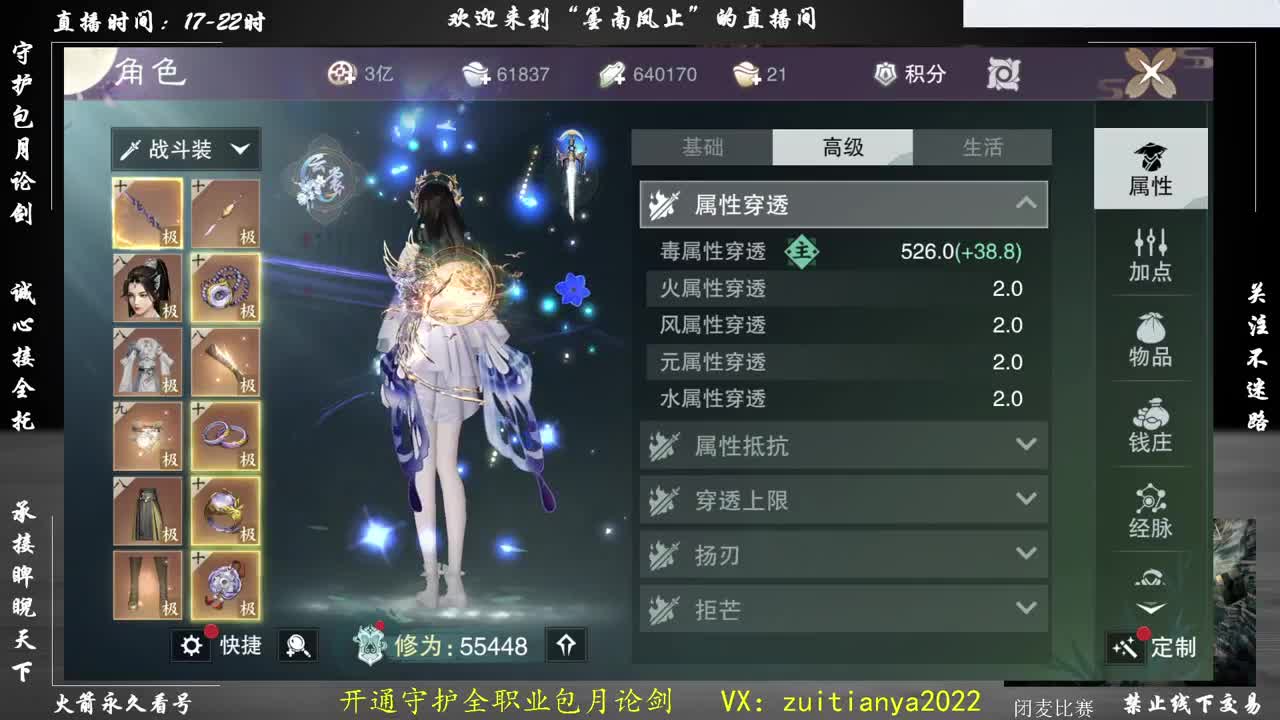Open the 属性 panel in the right sidebar
The image size is (1280, 720).
1151,168
